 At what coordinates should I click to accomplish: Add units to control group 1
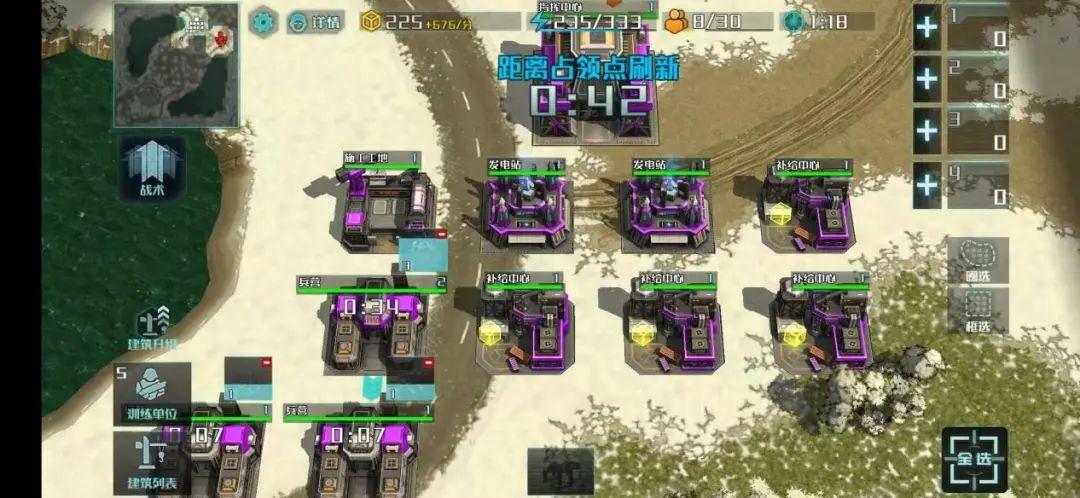coord(927,28)
